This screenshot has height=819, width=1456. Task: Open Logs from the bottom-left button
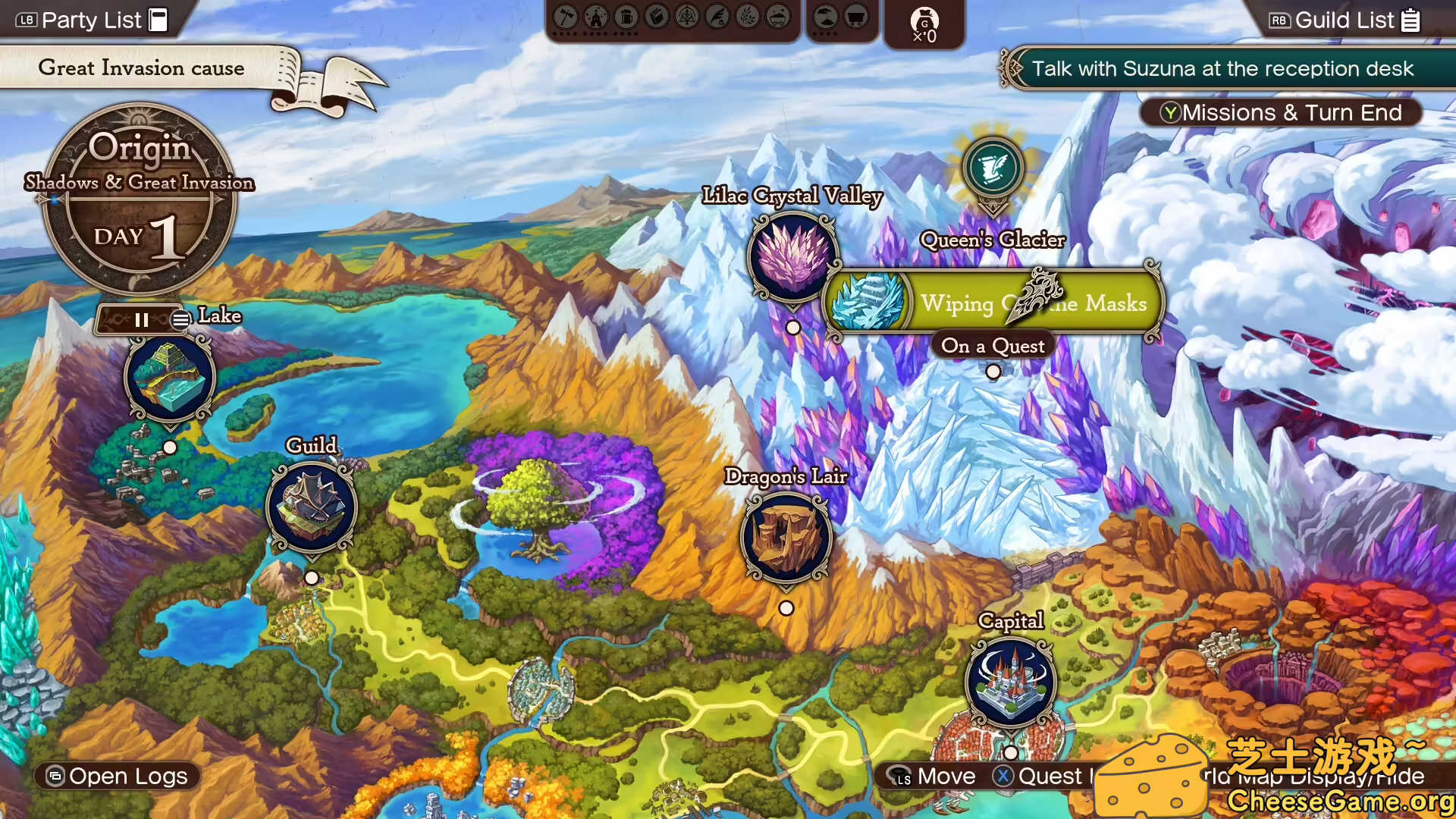pyautogui.click(x=118, y=777)
